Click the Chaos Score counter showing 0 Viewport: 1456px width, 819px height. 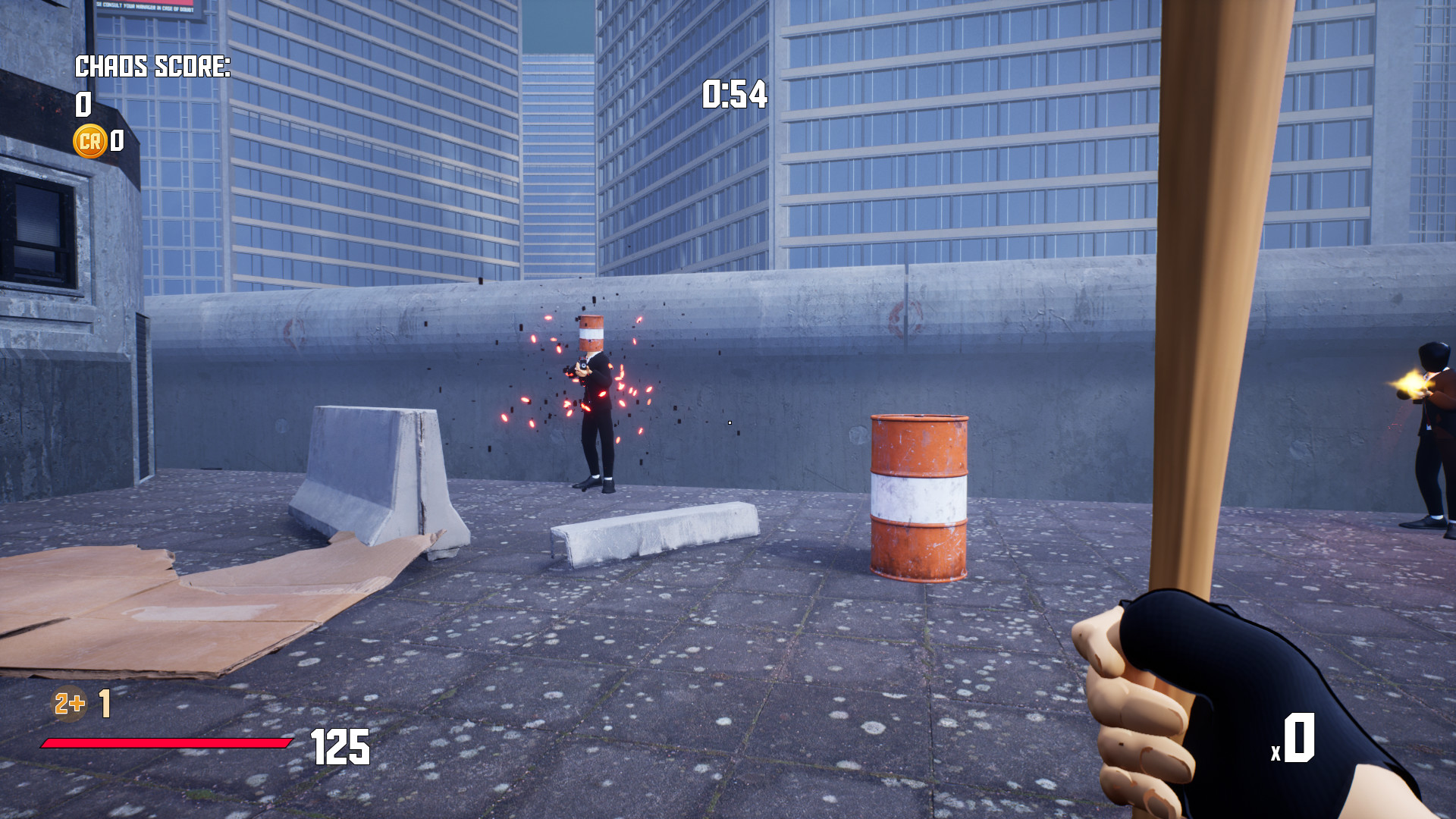click(x=83, y=102)
